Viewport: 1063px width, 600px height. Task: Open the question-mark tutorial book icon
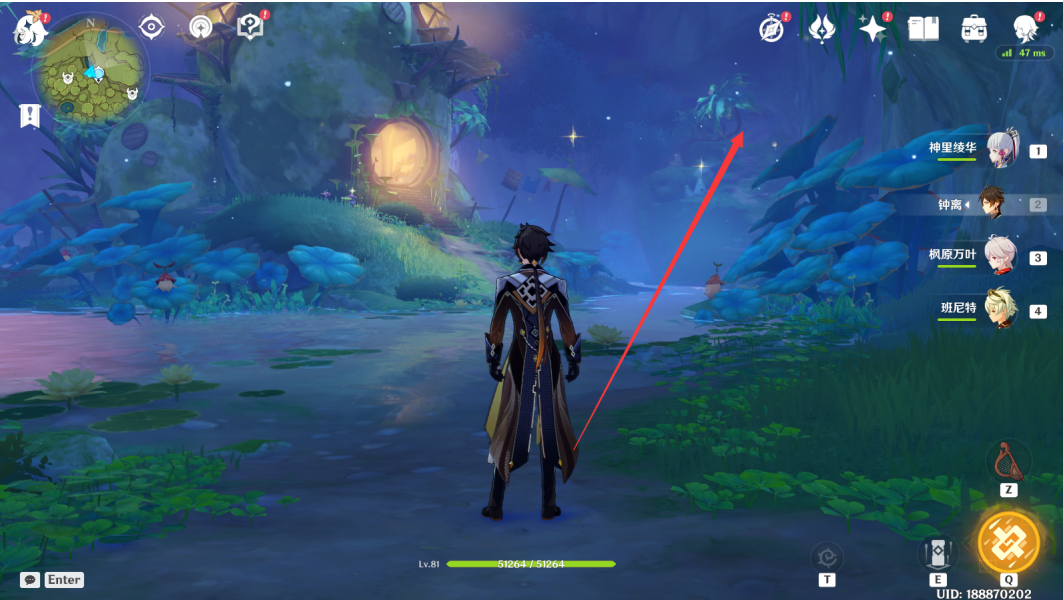point(249,28)
